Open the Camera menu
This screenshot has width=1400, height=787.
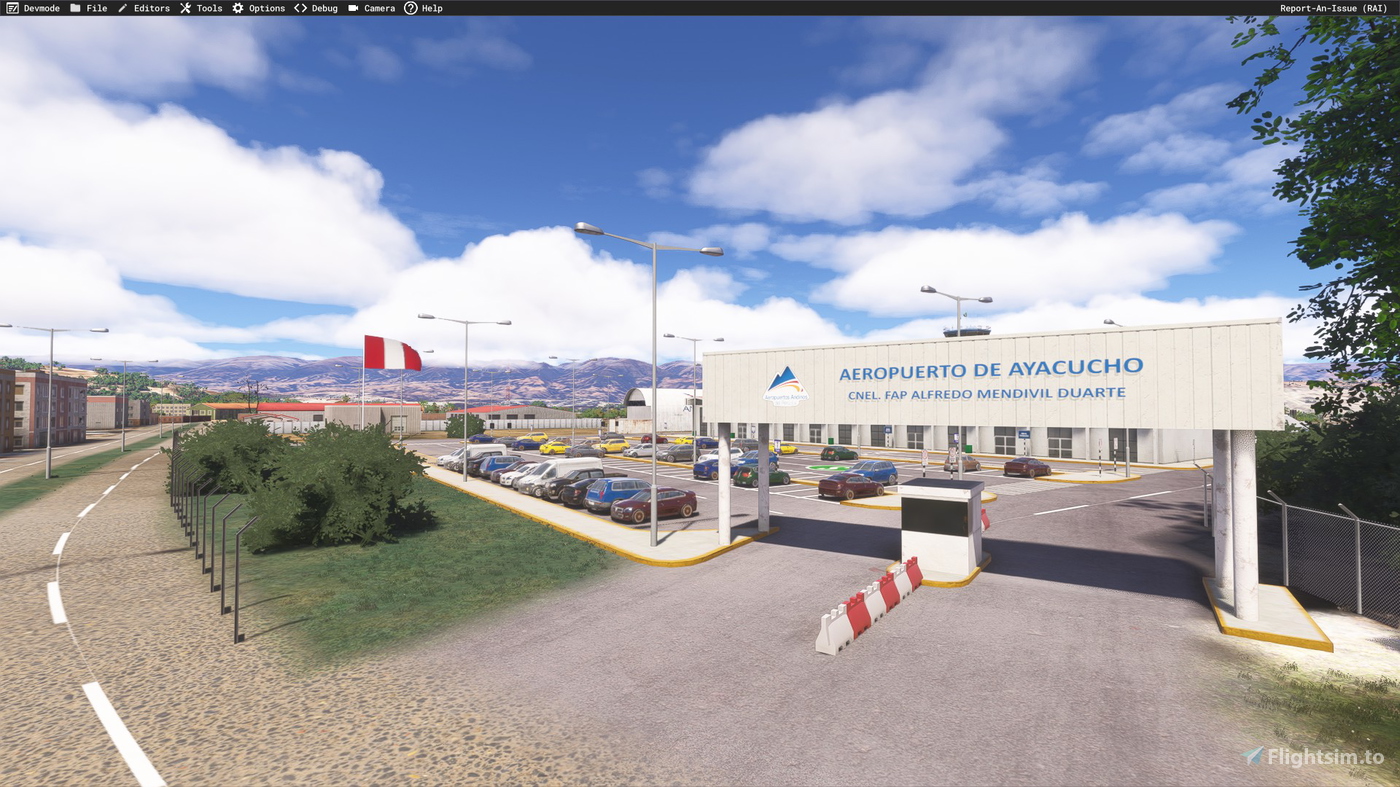point(377,7)
